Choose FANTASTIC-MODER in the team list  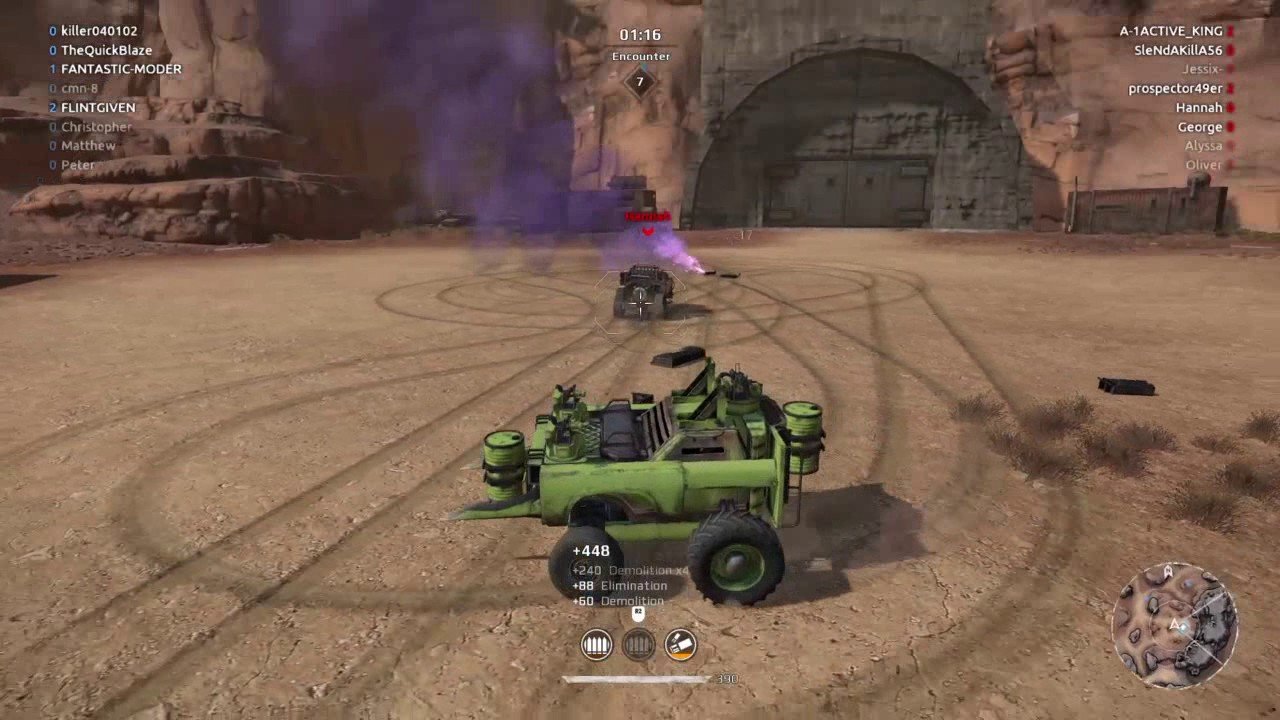[121, 69]
